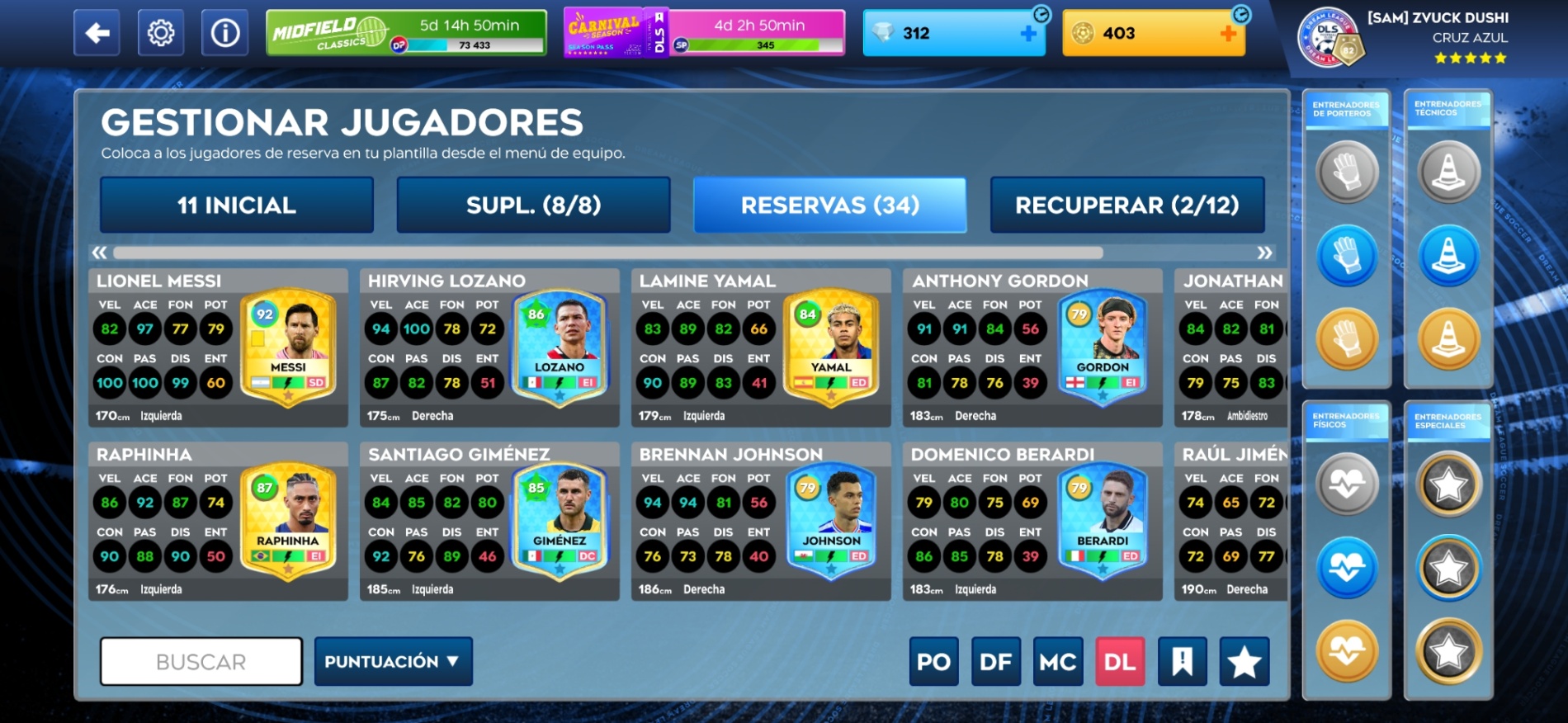
Task: Toggle the DL position filter off
Action: pos(1119,661)
